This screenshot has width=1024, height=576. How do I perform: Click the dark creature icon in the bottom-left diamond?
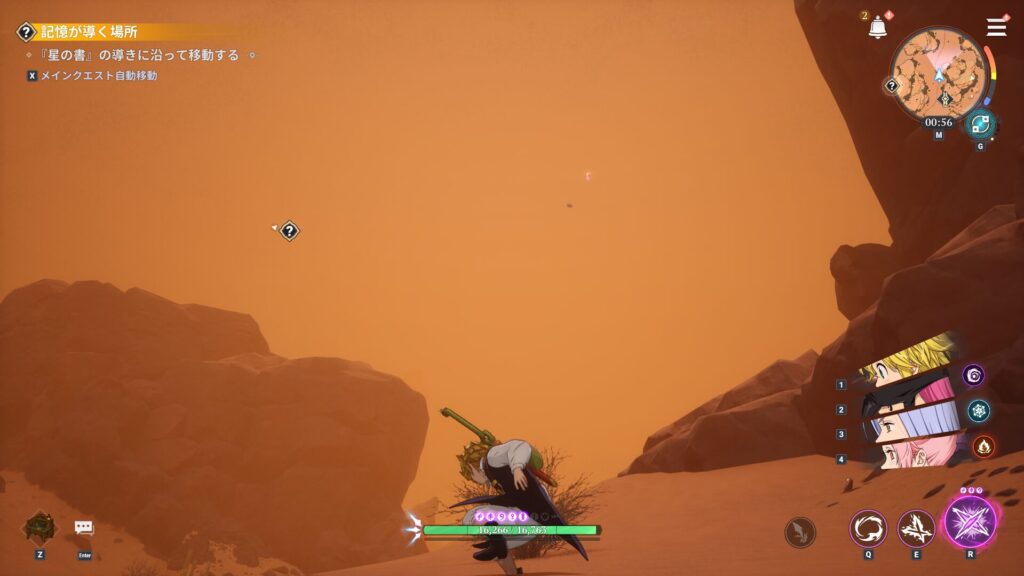coord(40,527)
